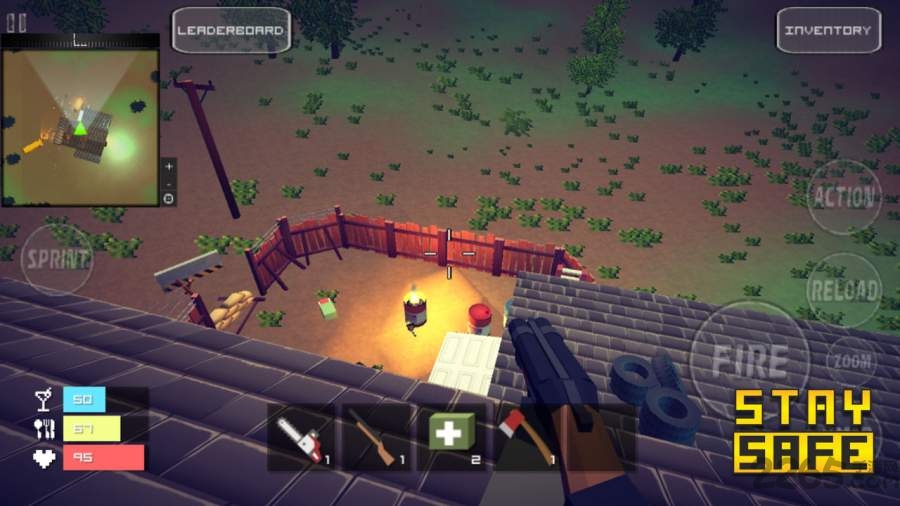Zoom in the minimap with plus

point(169,165)
